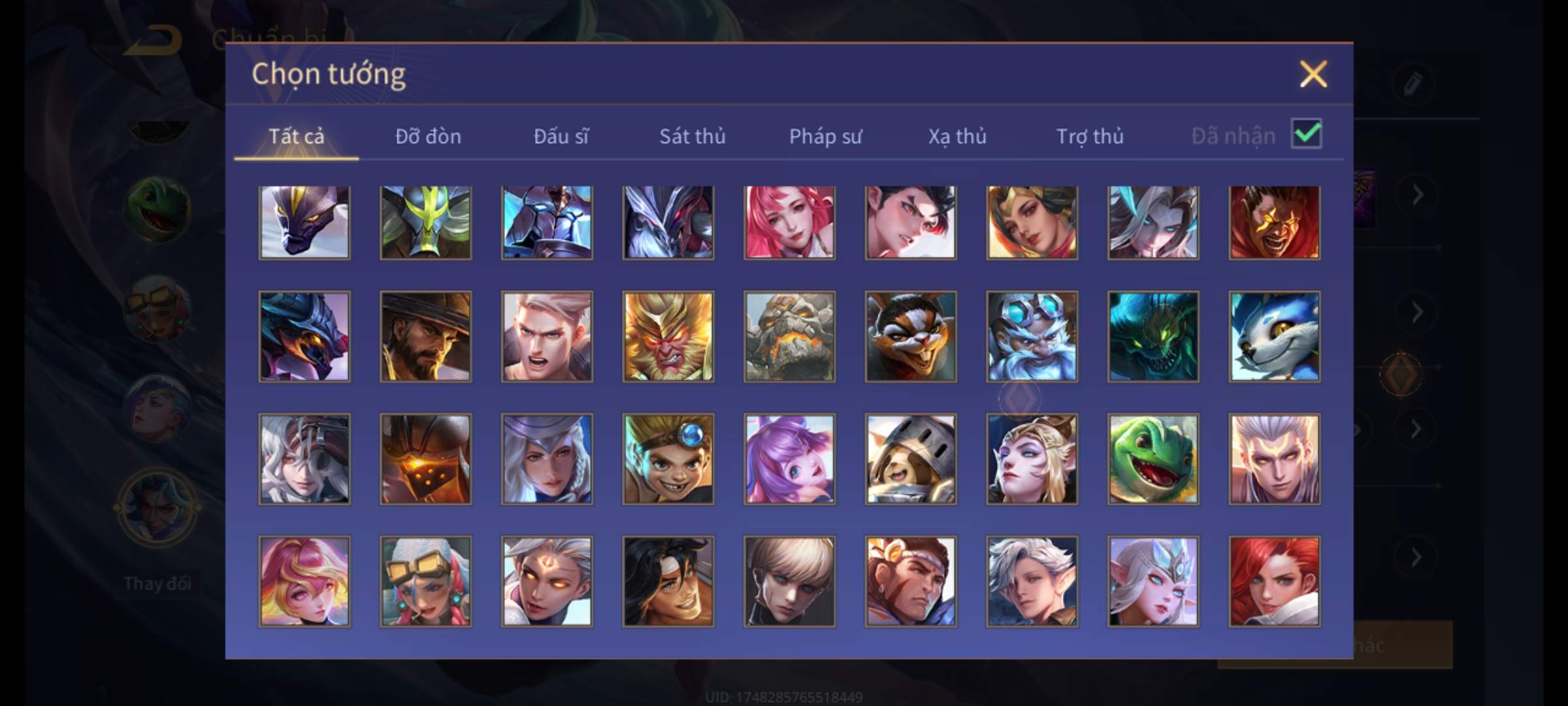Close the Chọn tướng hero selection dialog
The width and height of the screenshot is (1568, 706).
pyautogui.click(x=1313, y=74)
